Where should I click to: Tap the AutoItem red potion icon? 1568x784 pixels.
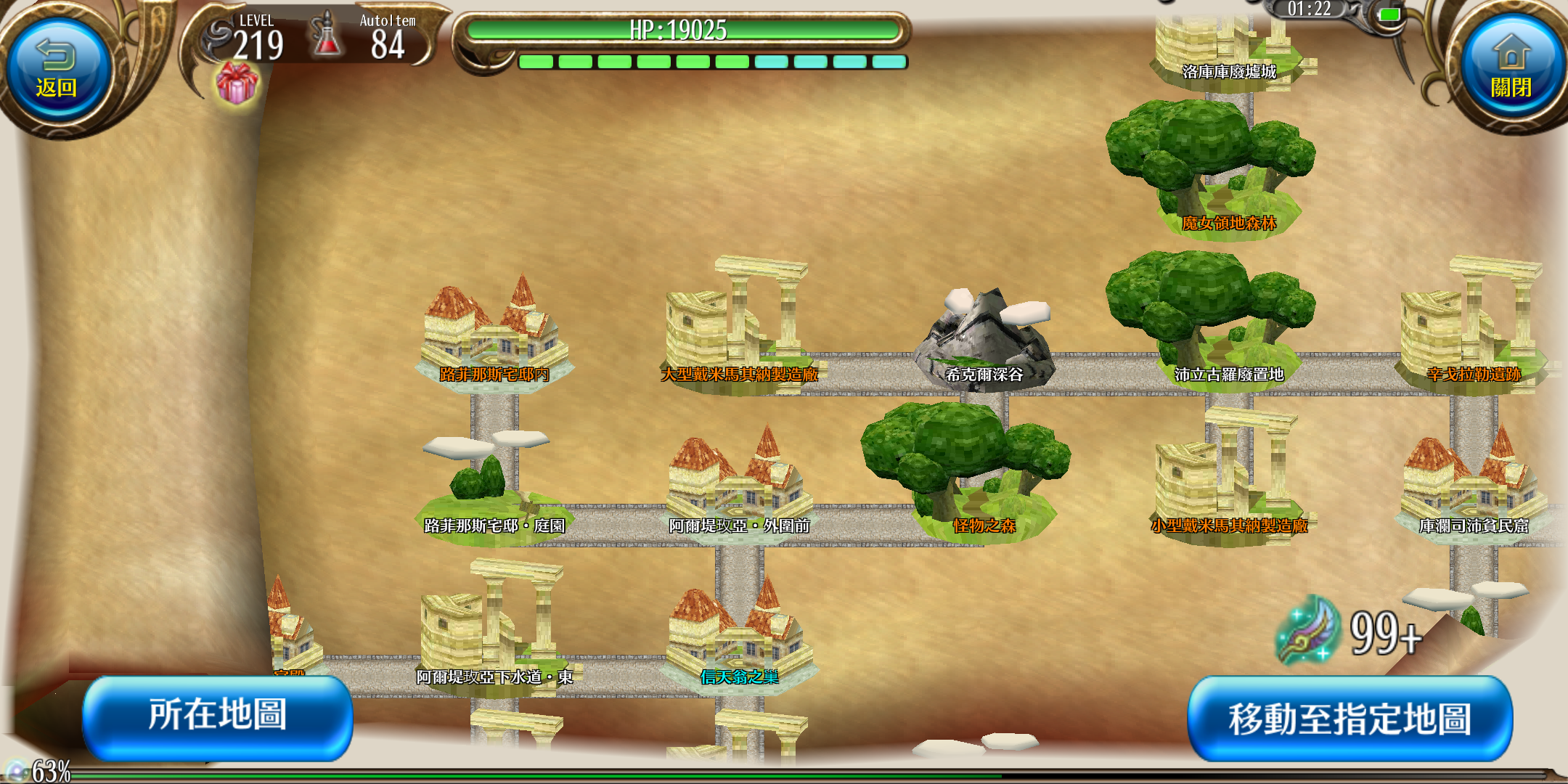point(327,36)
